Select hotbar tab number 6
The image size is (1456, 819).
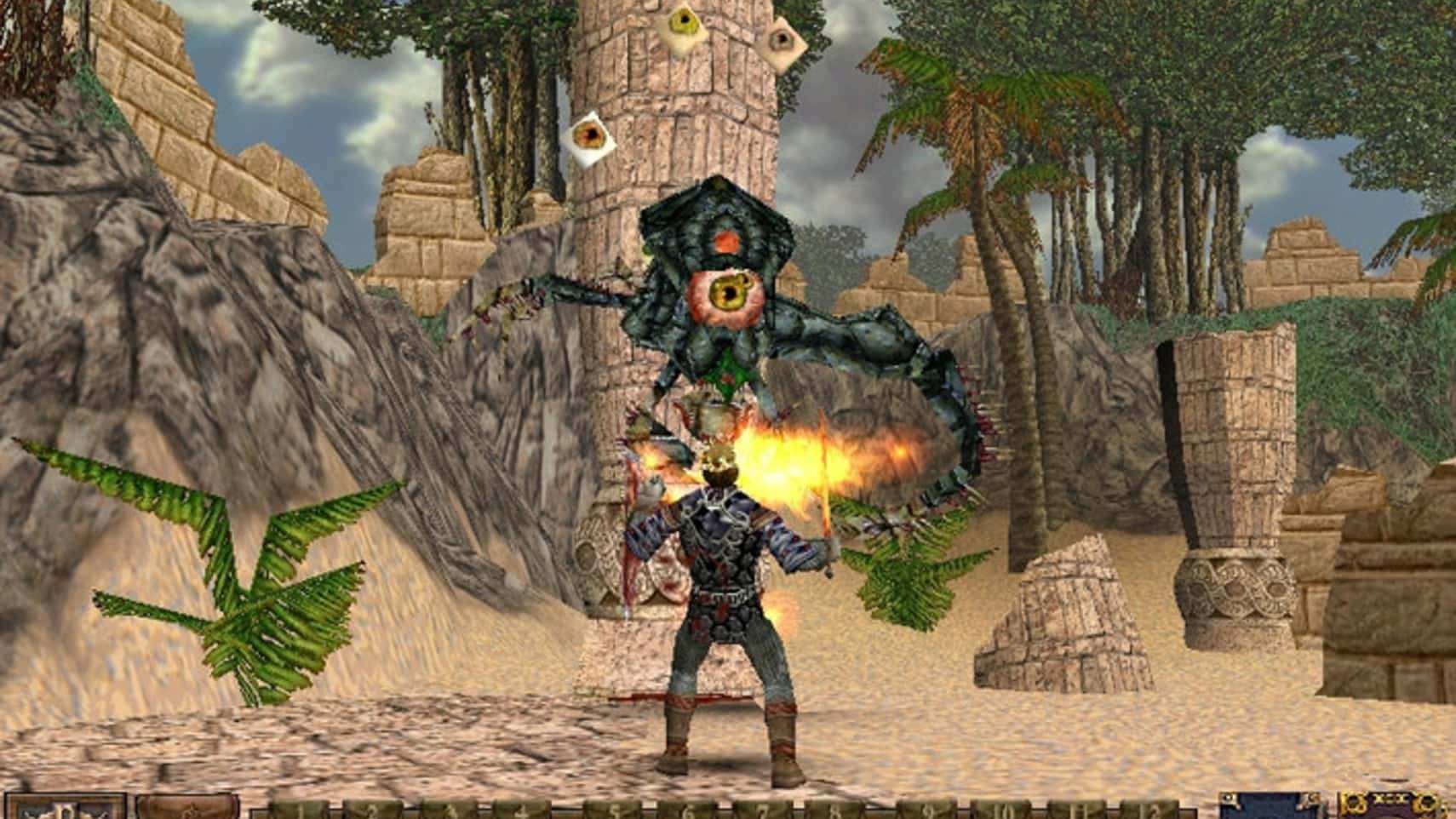pos(686,810)
